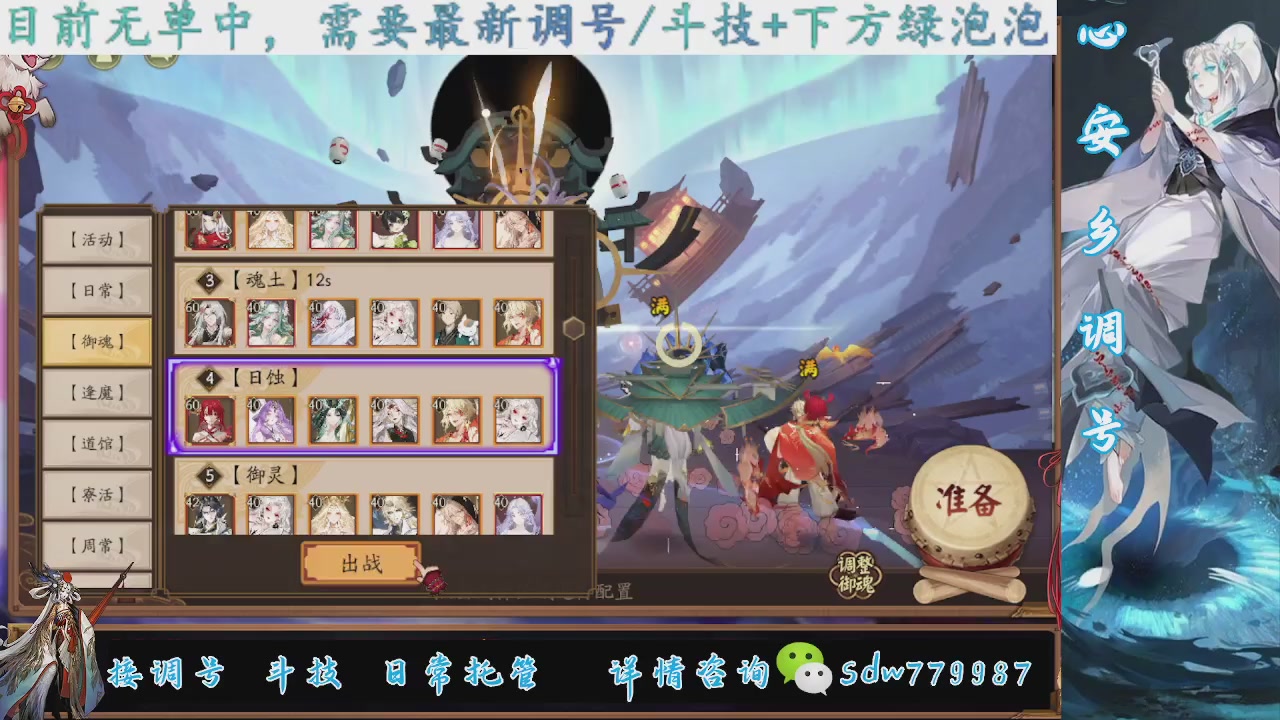
Task: Collapse the 魂土 group via its number 3 badge
Action: [x=208, y=281]
